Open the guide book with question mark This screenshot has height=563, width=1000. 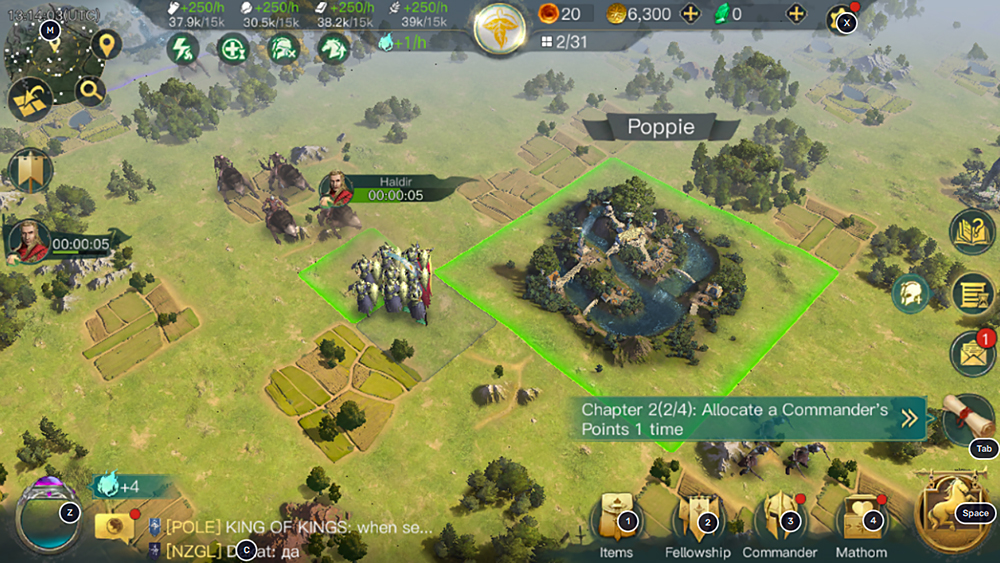point(971,232)
